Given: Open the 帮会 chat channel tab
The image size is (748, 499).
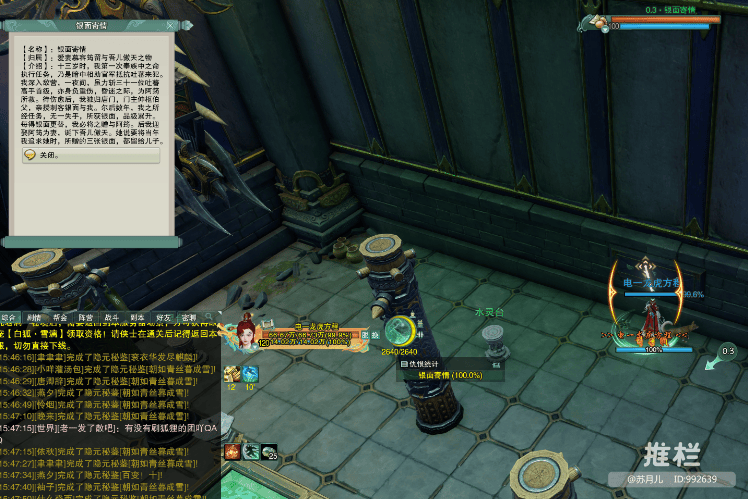Looking at the screenshot, I should [x=61, y=318].
